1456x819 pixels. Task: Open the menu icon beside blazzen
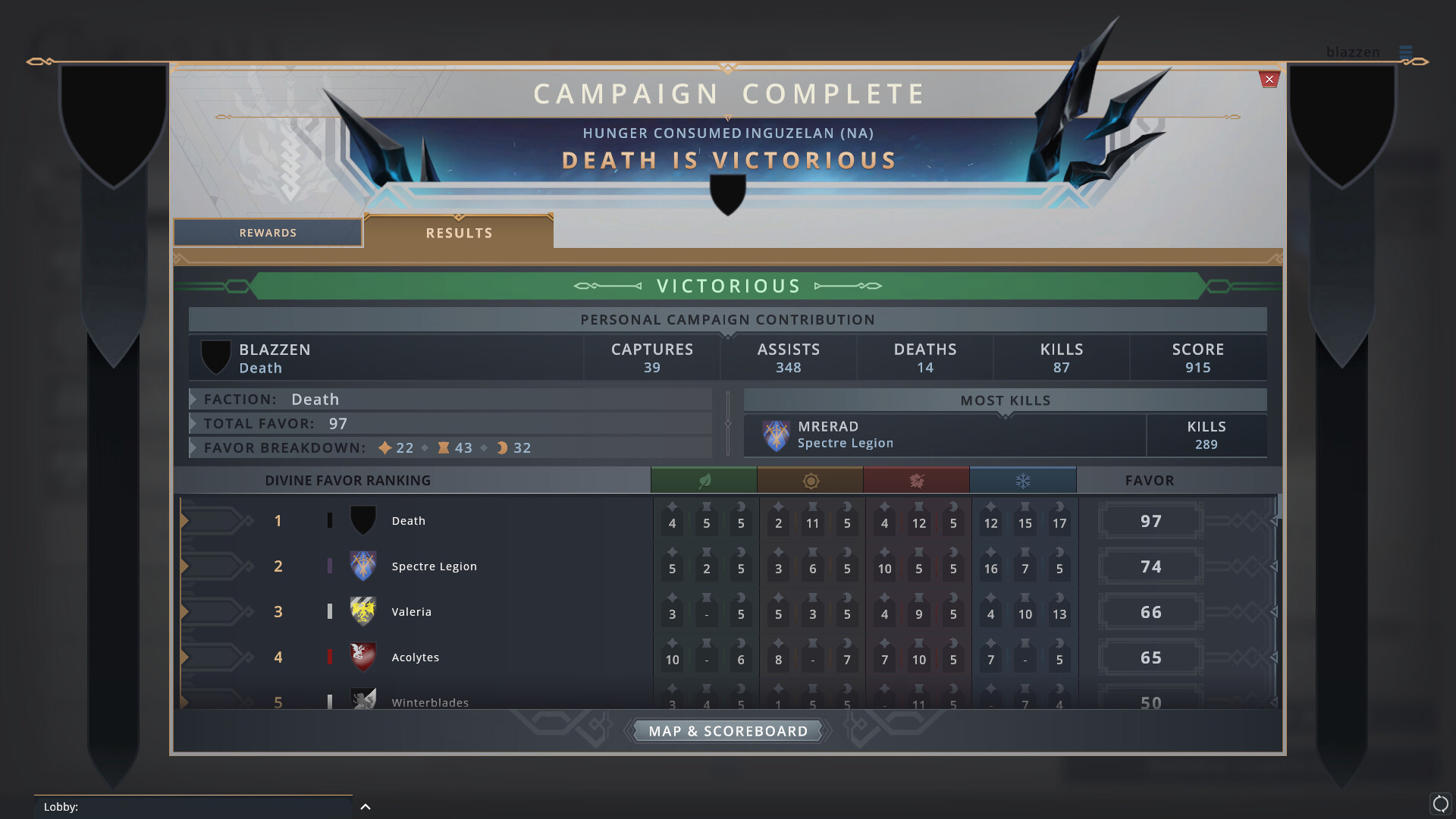[x=1406, y=52]
